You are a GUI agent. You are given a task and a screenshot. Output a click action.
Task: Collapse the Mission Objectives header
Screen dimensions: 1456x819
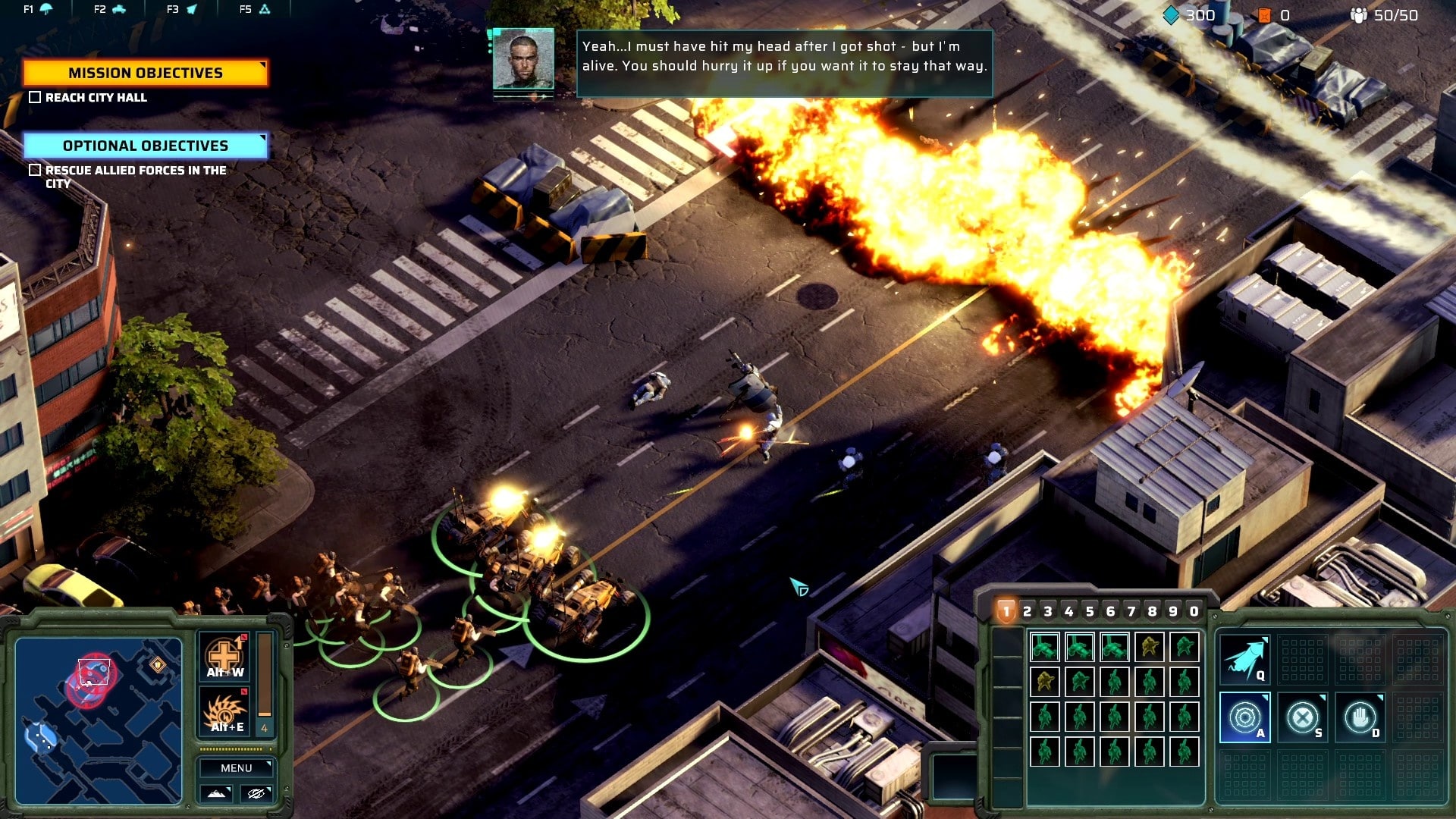pyautogui.click(x=145, y=73)
